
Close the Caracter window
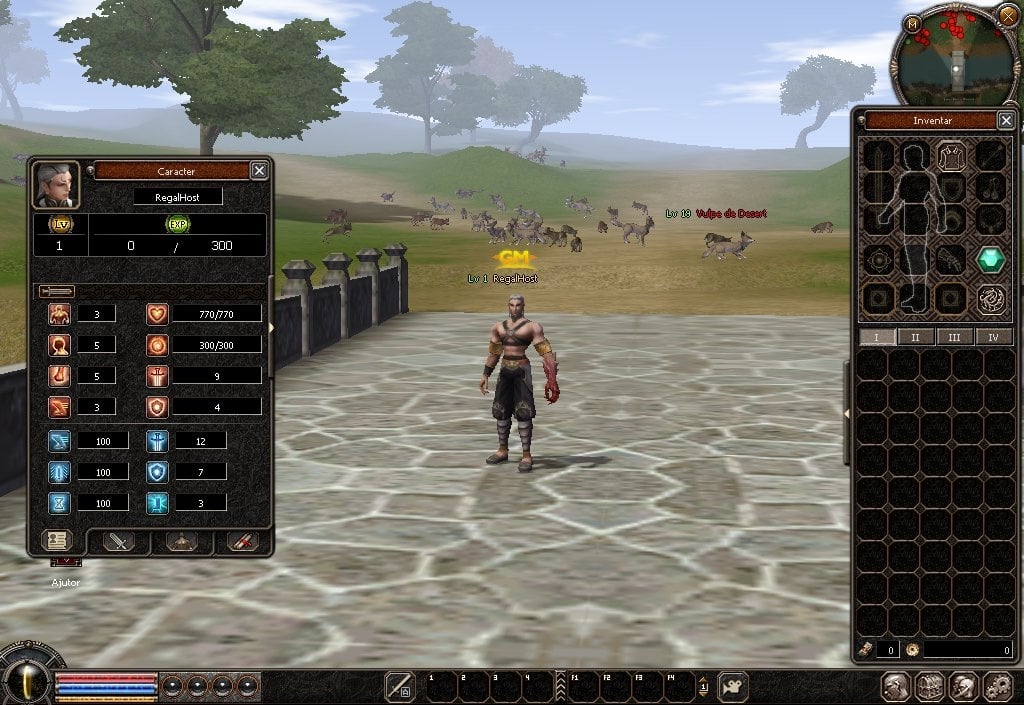259,171
